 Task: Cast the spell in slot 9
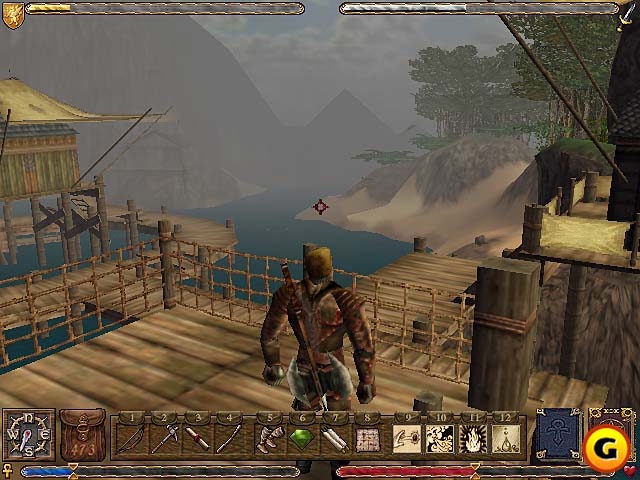[x=406, y=438]
